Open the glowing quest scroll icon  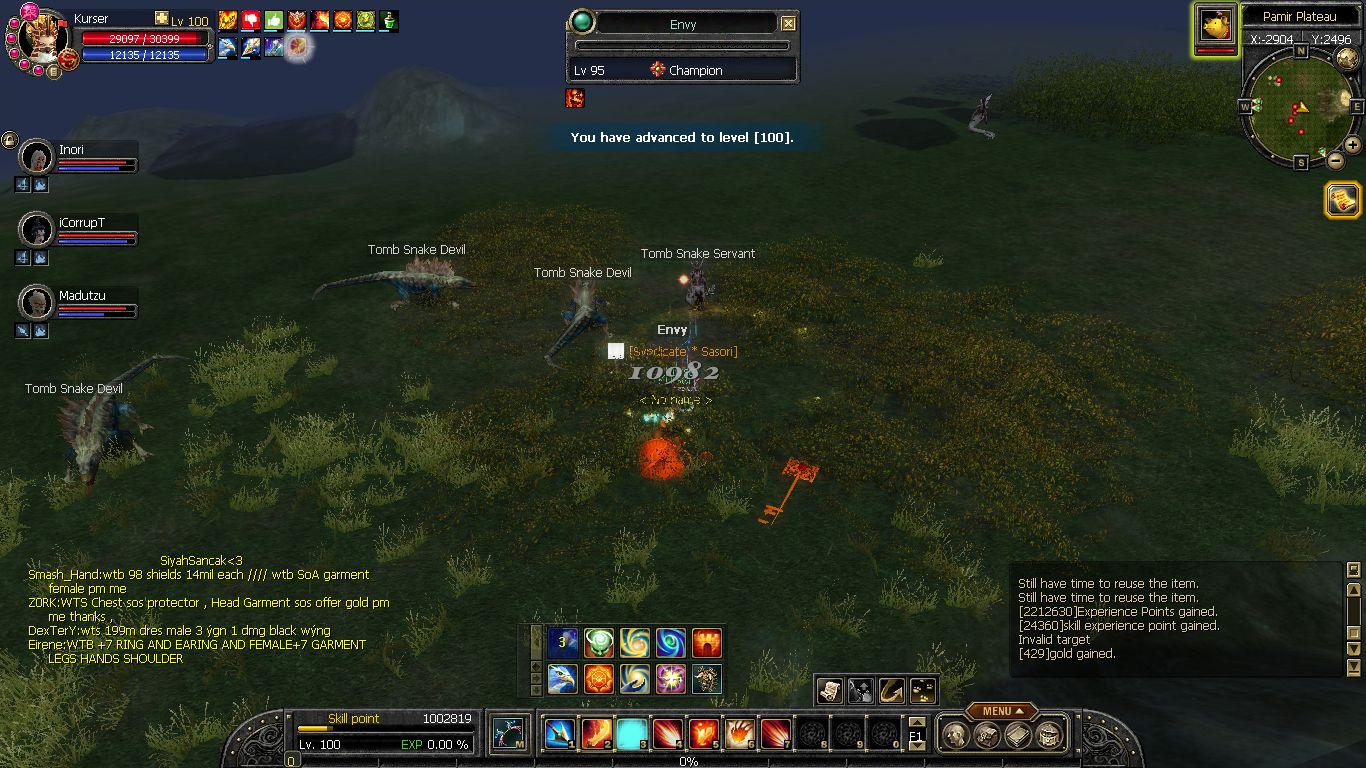click(x=1342, y=200)
